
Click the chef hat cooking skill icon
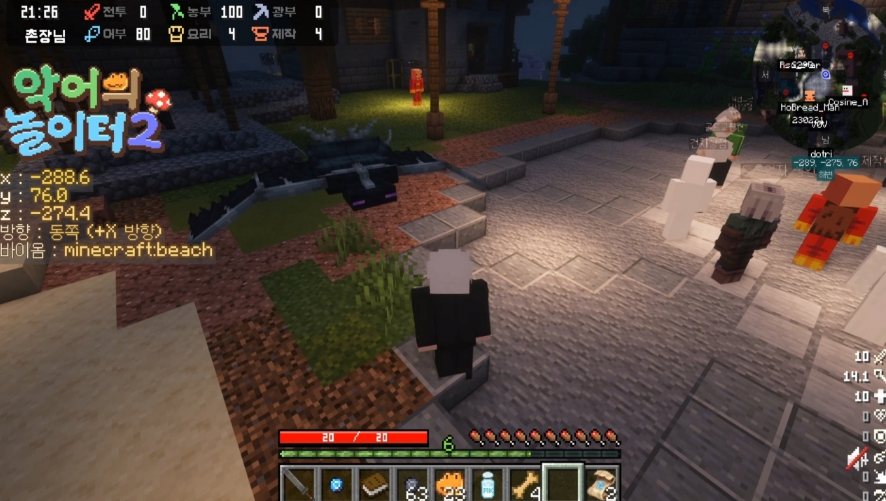[x=178, y=35]
